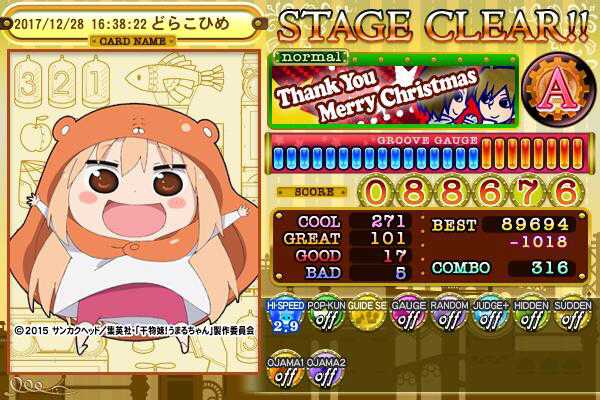This screenshot has width=600, height=400.
Task: Toggle the OJAMA1 option
Action: coord(284,372)
